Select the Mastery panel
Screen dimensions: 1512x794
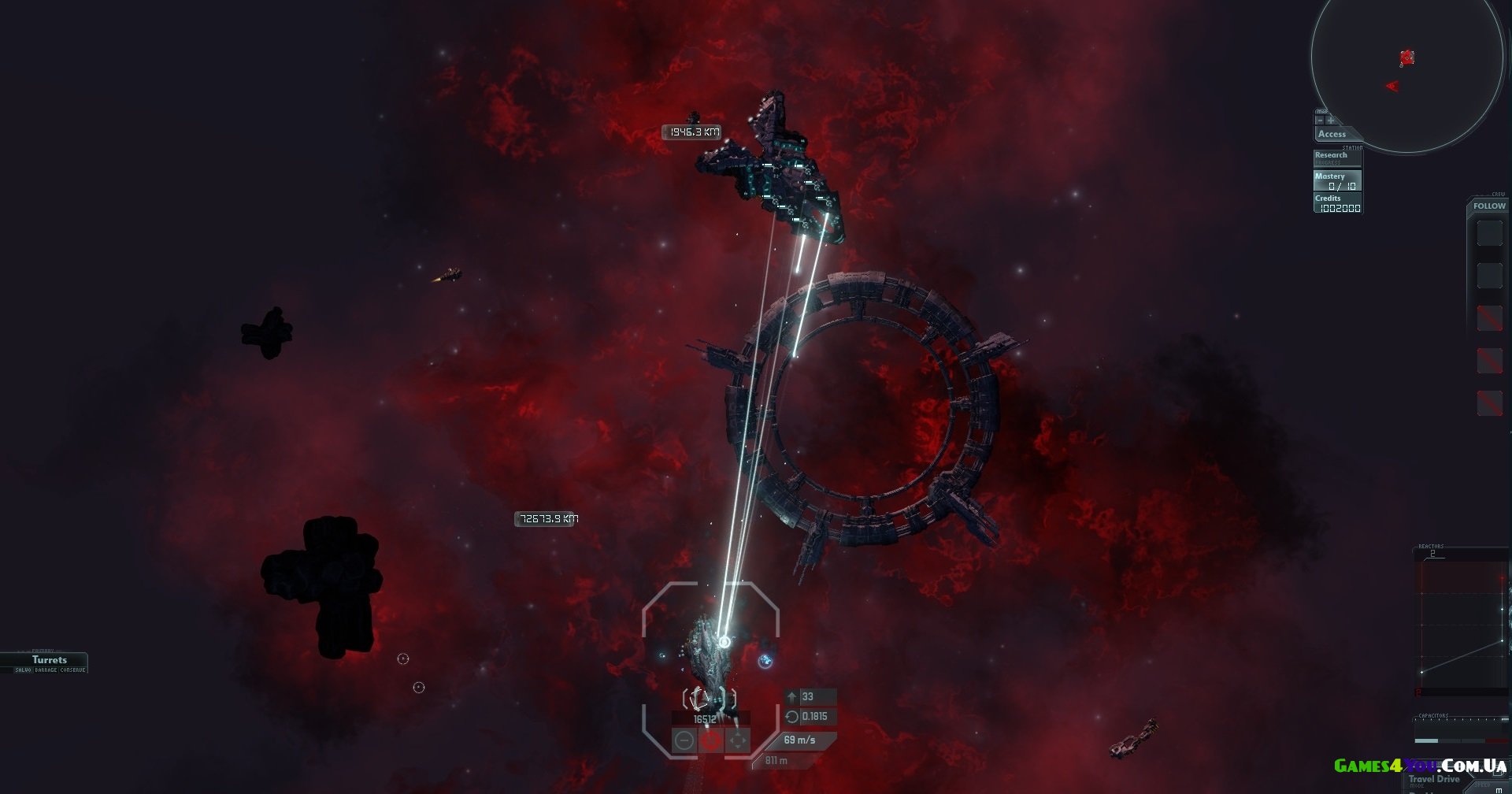pos(1336,180)
